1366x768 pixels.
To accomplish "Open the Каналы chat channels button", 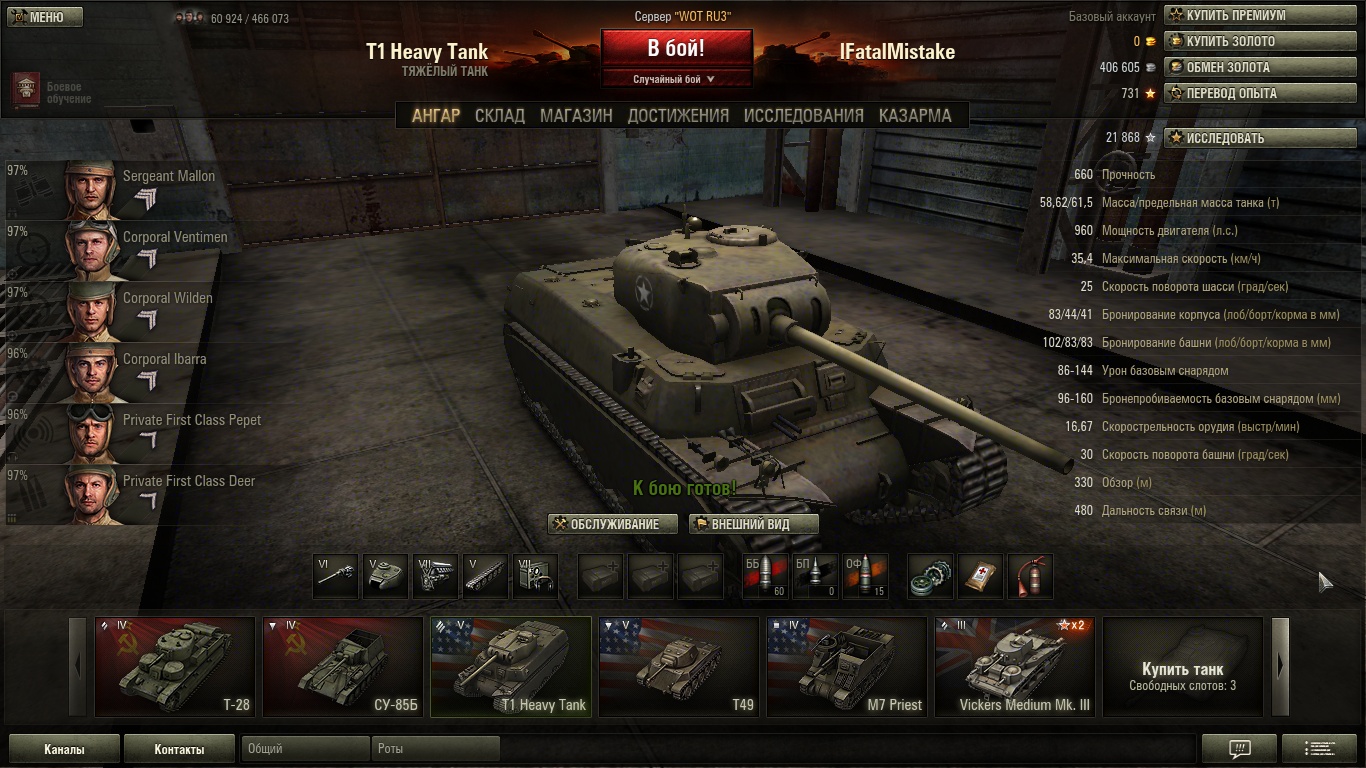I will tap(64, 749).
